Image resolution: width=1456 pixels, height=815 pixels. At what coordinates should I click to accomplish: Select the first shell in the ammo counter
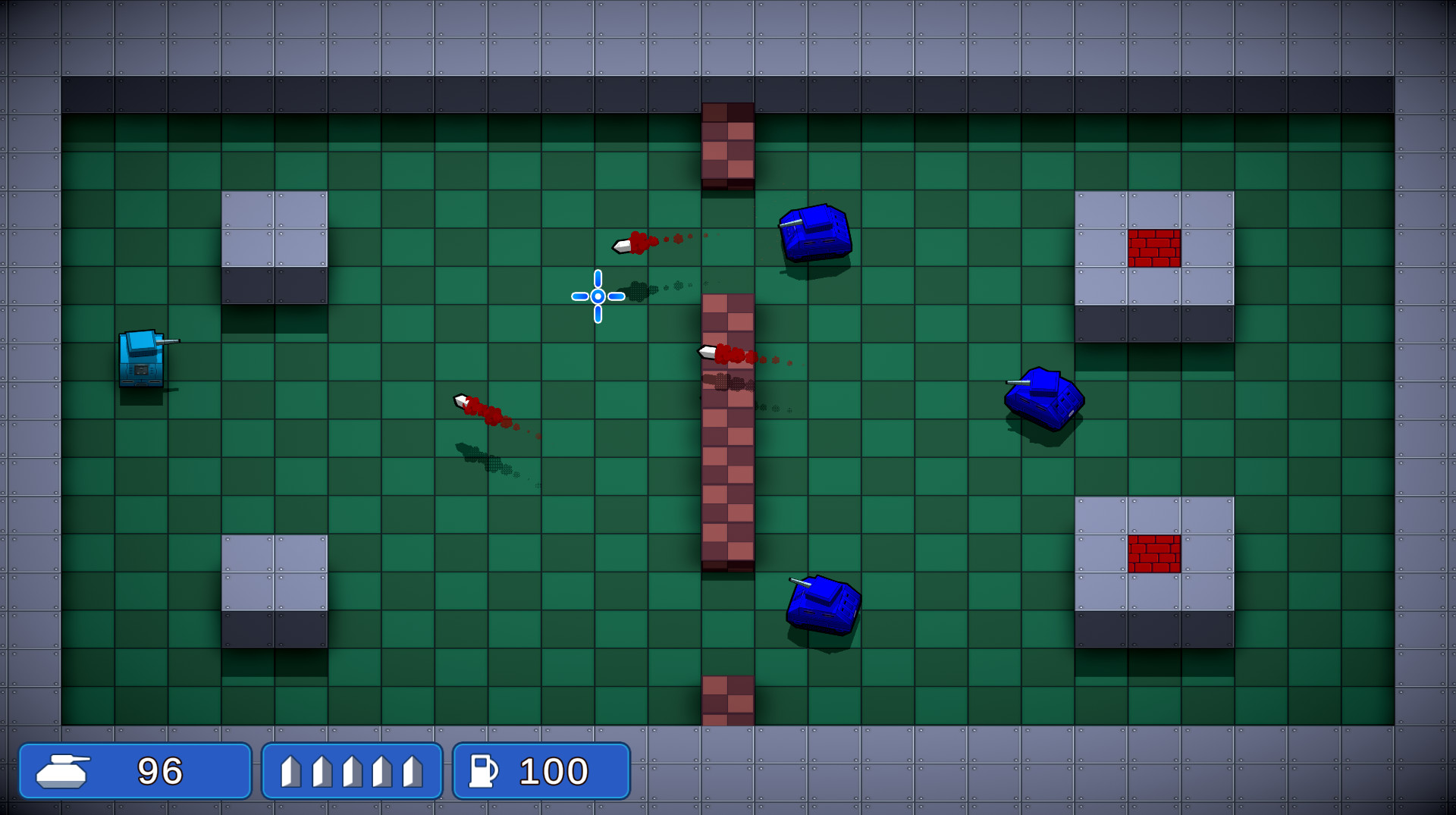click(290, 771)
